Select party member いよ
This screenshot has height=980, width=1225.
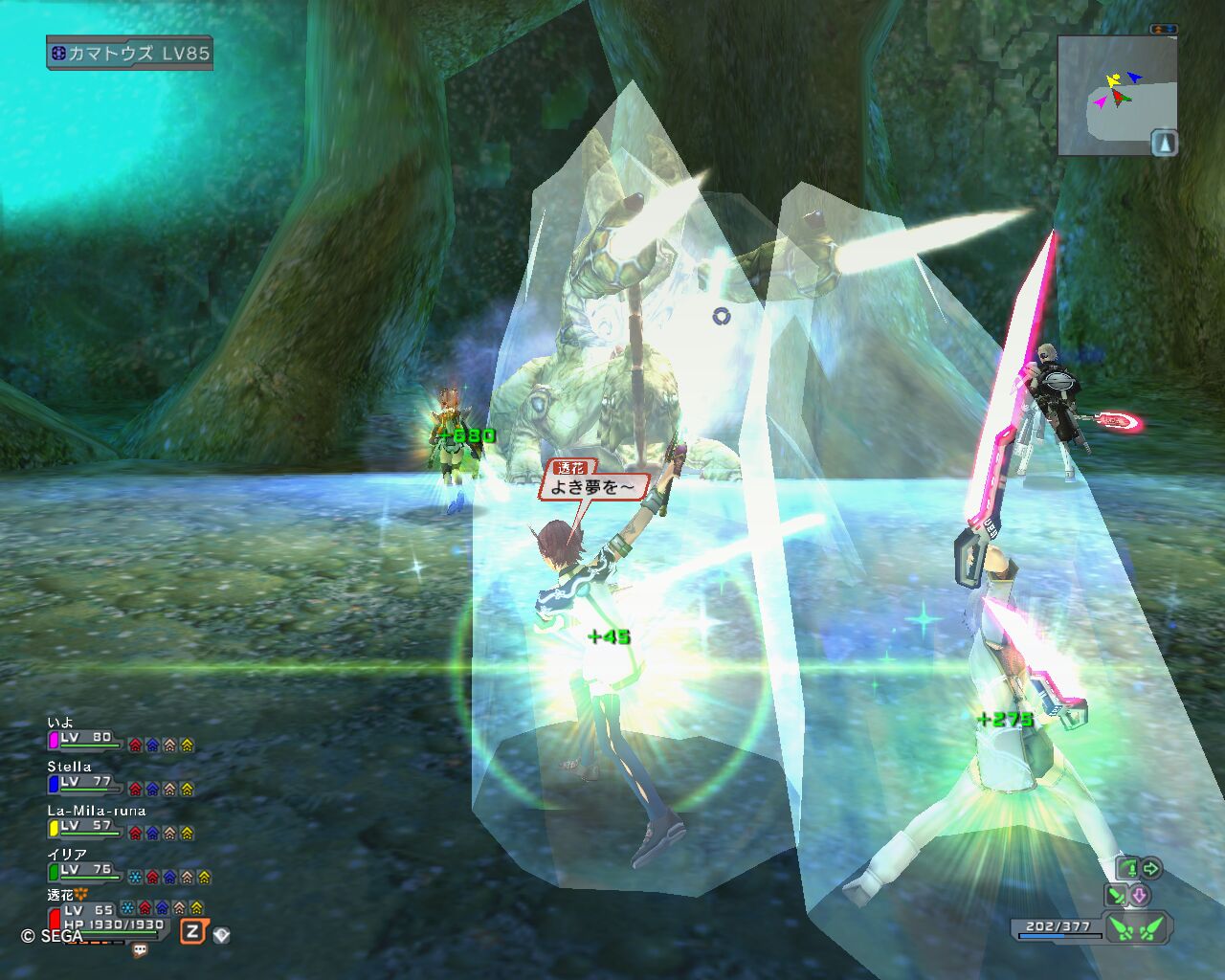pyautogui.click(x=84, y=739)
